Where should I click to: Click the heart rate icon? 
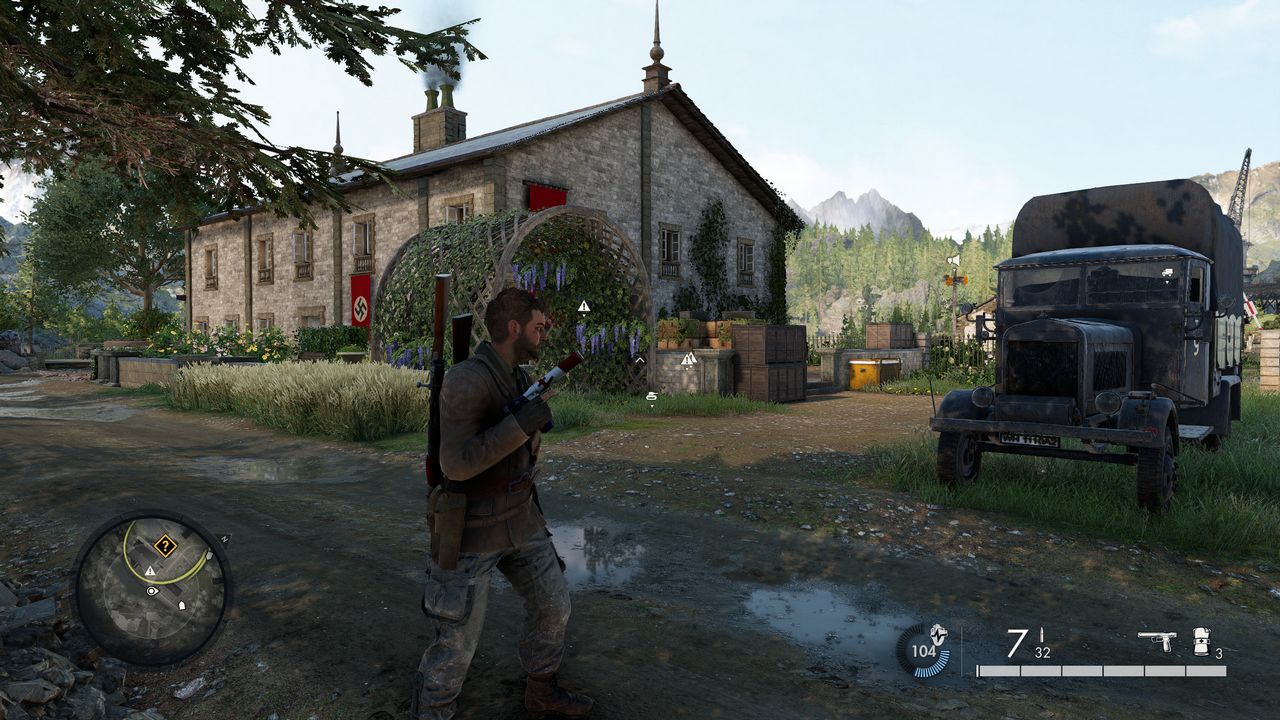(x=938, y=633)
